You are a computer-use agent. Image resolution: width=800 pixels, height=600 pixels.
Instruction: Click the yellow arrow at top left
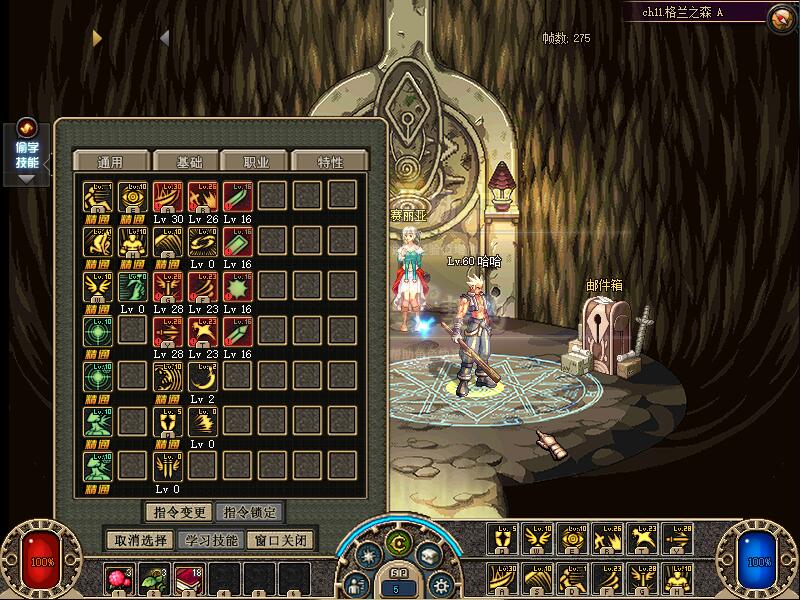click(97, 38)
